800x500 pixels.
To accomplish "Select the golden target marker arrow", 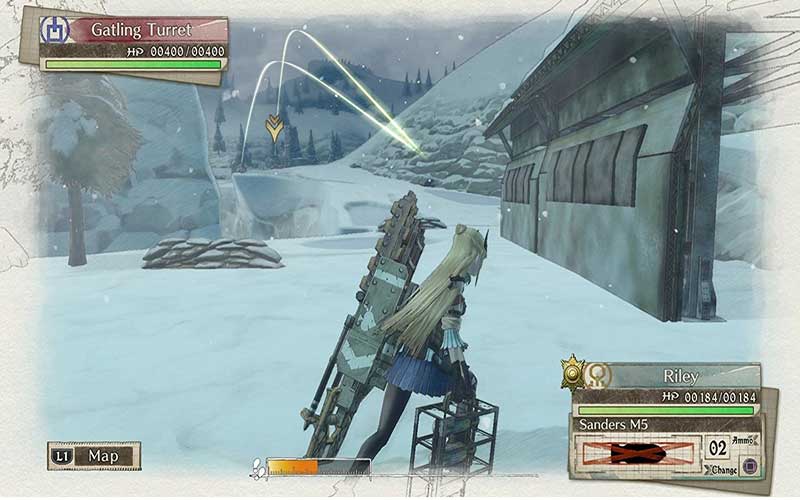I will pyautogui.click(x=272, y=126).
